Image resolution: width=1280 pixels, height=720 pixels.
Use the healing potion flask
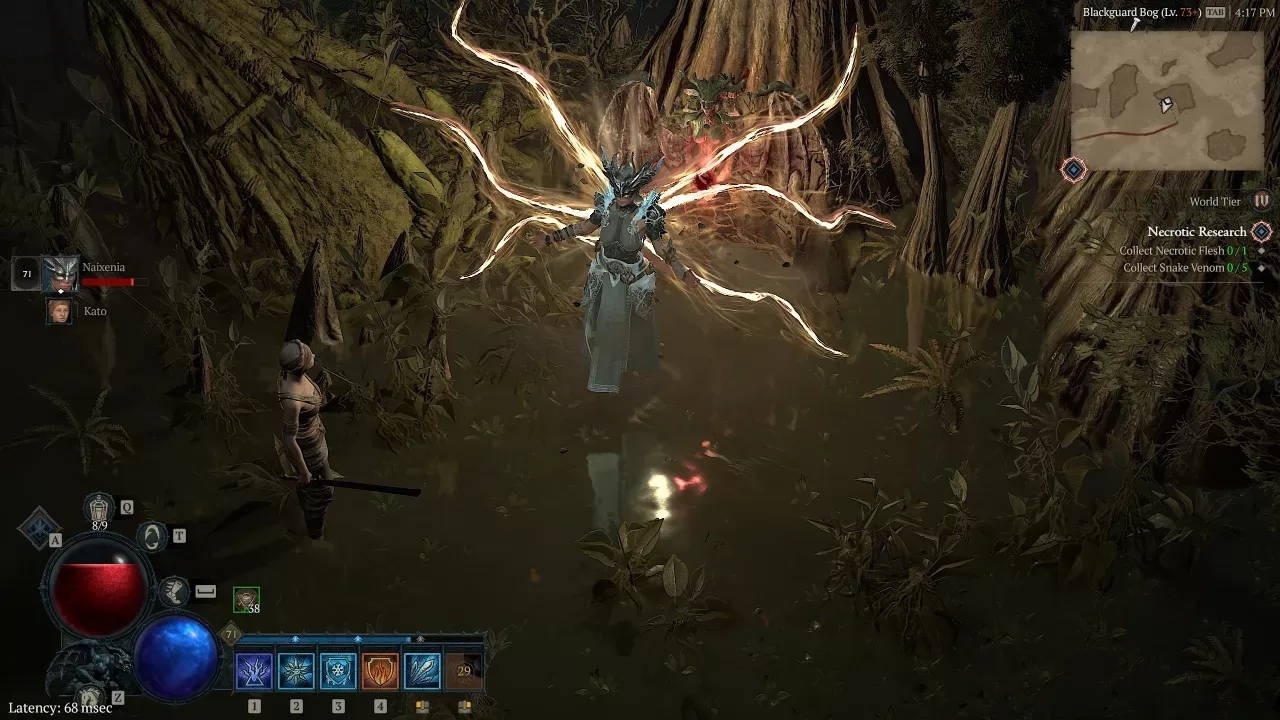(100, 509)
